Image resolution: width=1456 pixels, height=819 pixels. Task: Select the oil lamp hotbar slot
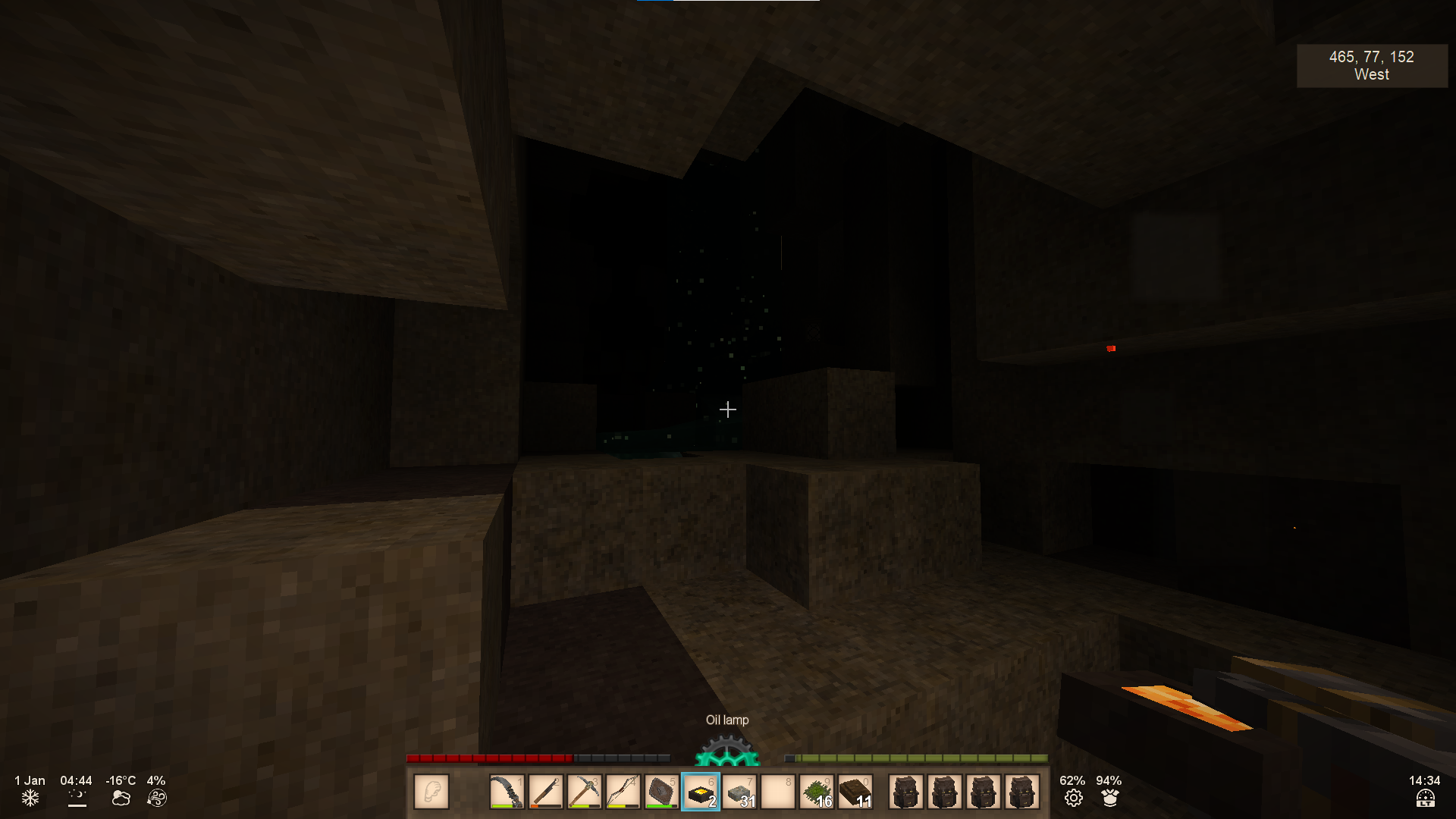tap(700, 792)
